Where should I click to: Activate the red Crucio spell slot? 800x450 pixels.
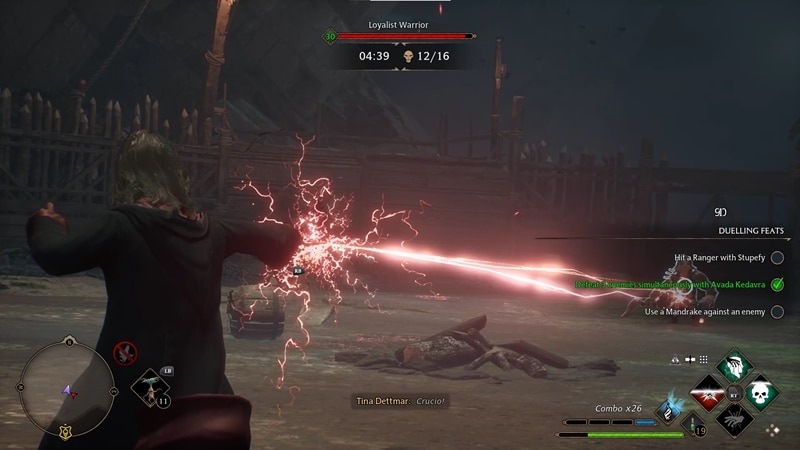708,393
